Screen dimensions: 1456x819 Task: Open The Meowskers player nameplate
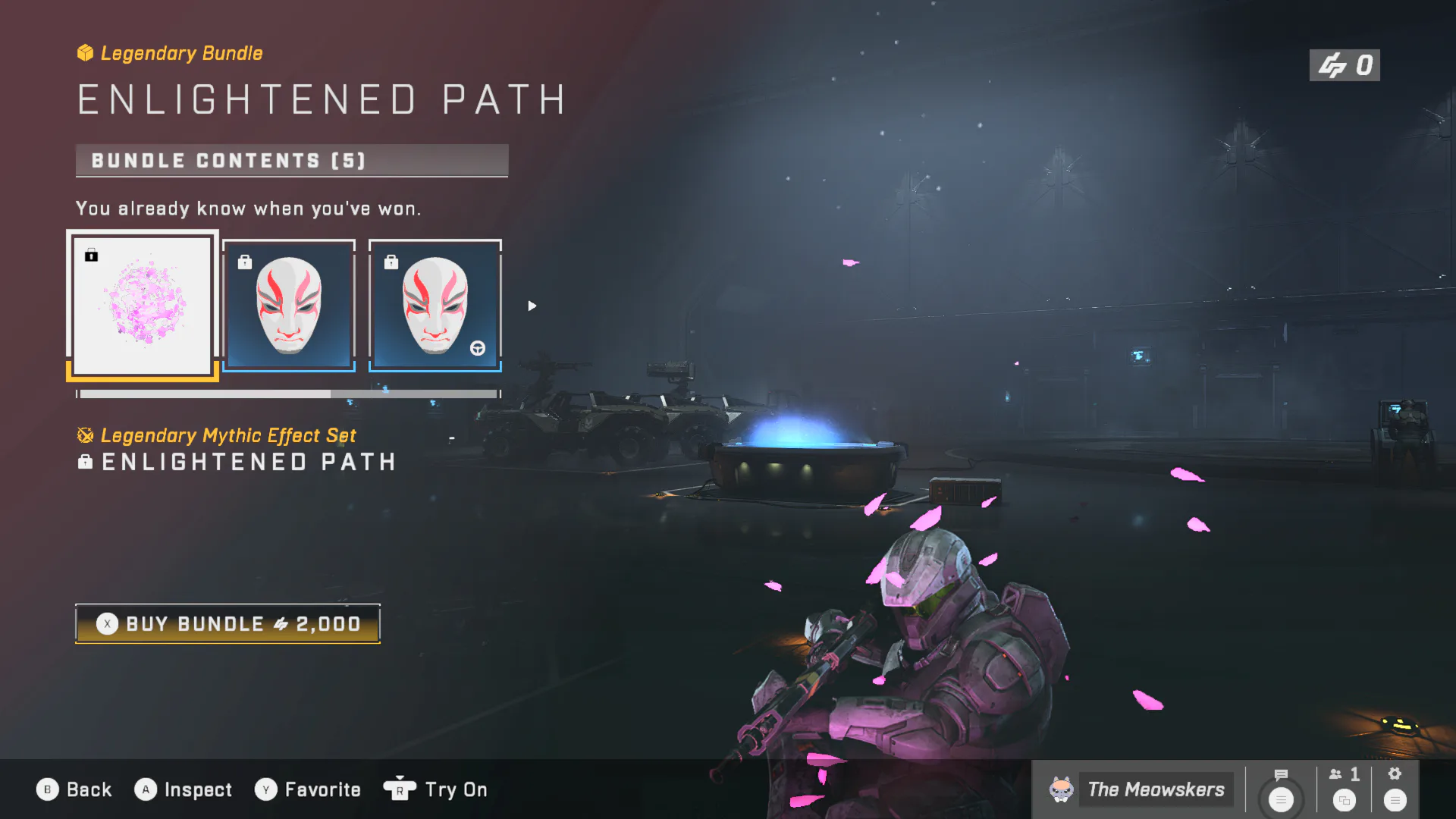1137,789
